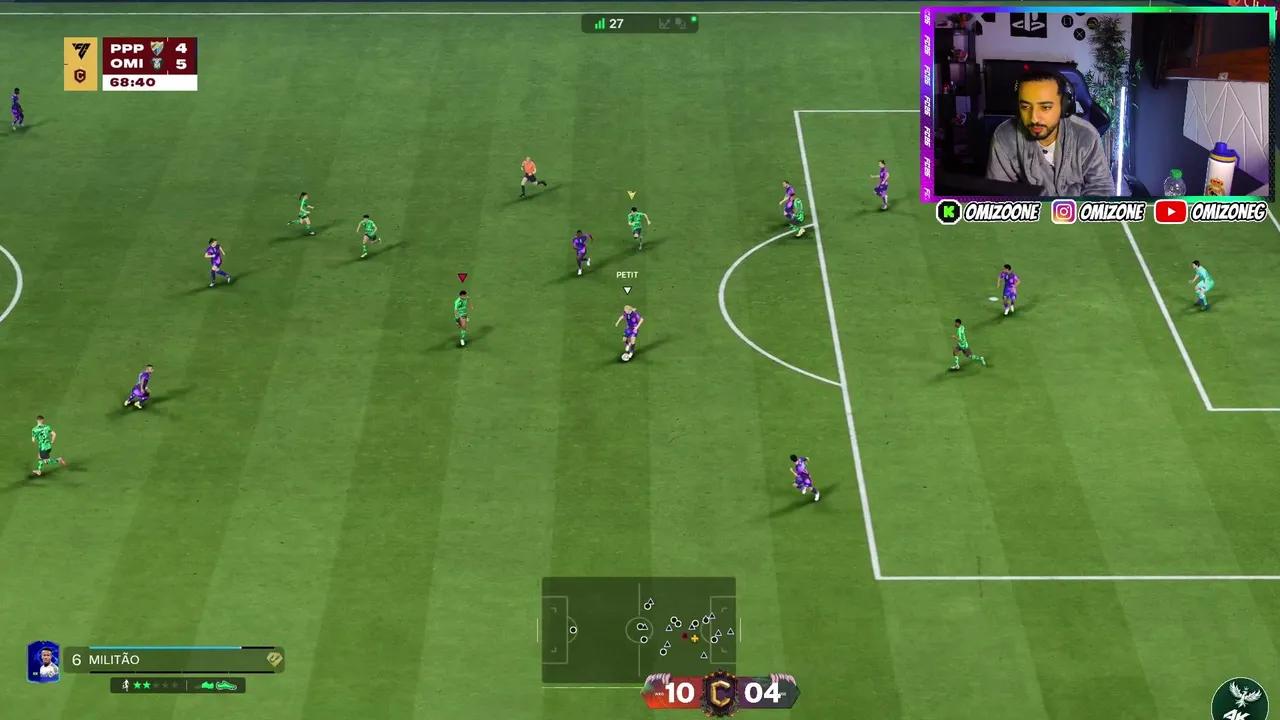Expand the 68:40 match clock panel
The height and width of the screenshot is (720, 1280).
click(147, 82)
